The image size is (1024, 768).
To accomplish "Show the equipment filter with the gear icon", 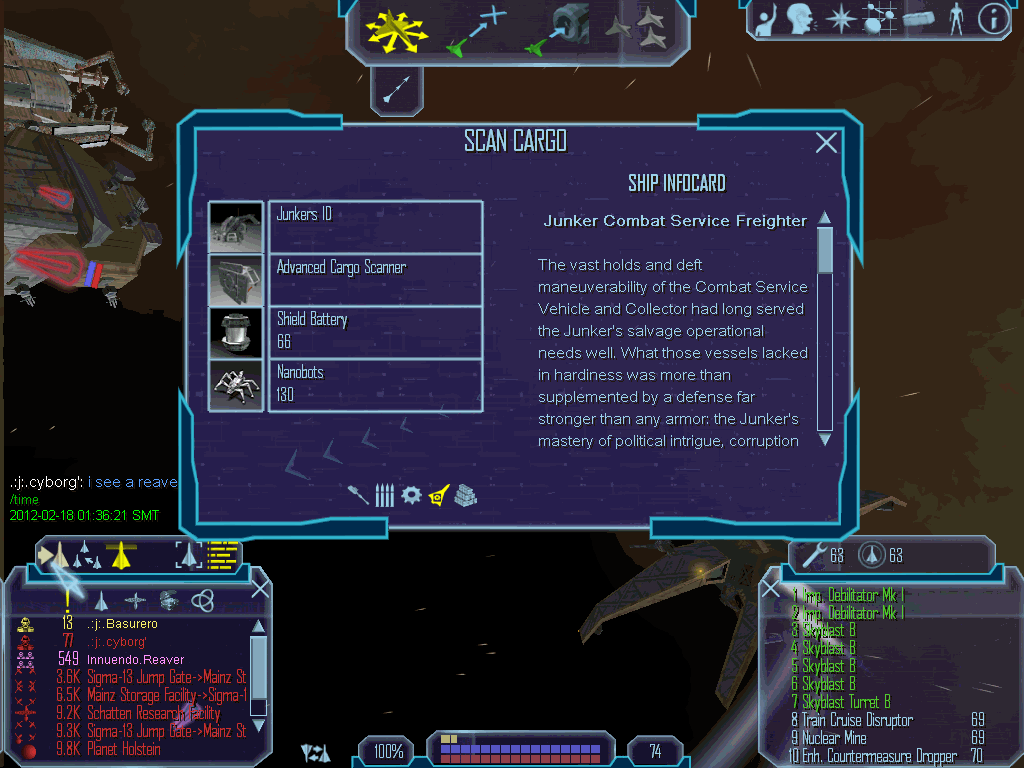I will (411, 495).
